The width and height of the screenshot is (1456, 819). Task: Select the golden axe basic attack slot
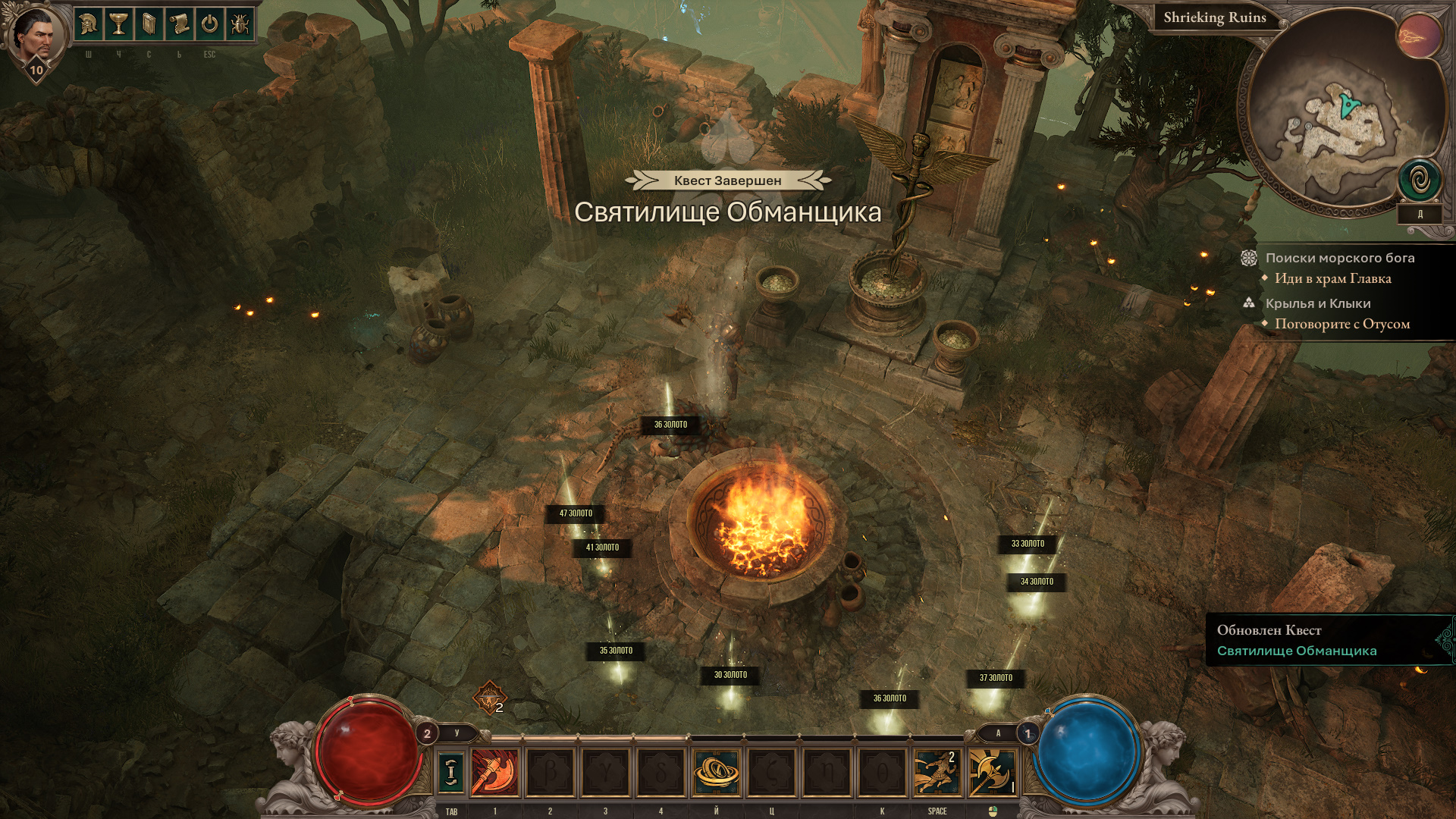(x=991, y=772)
